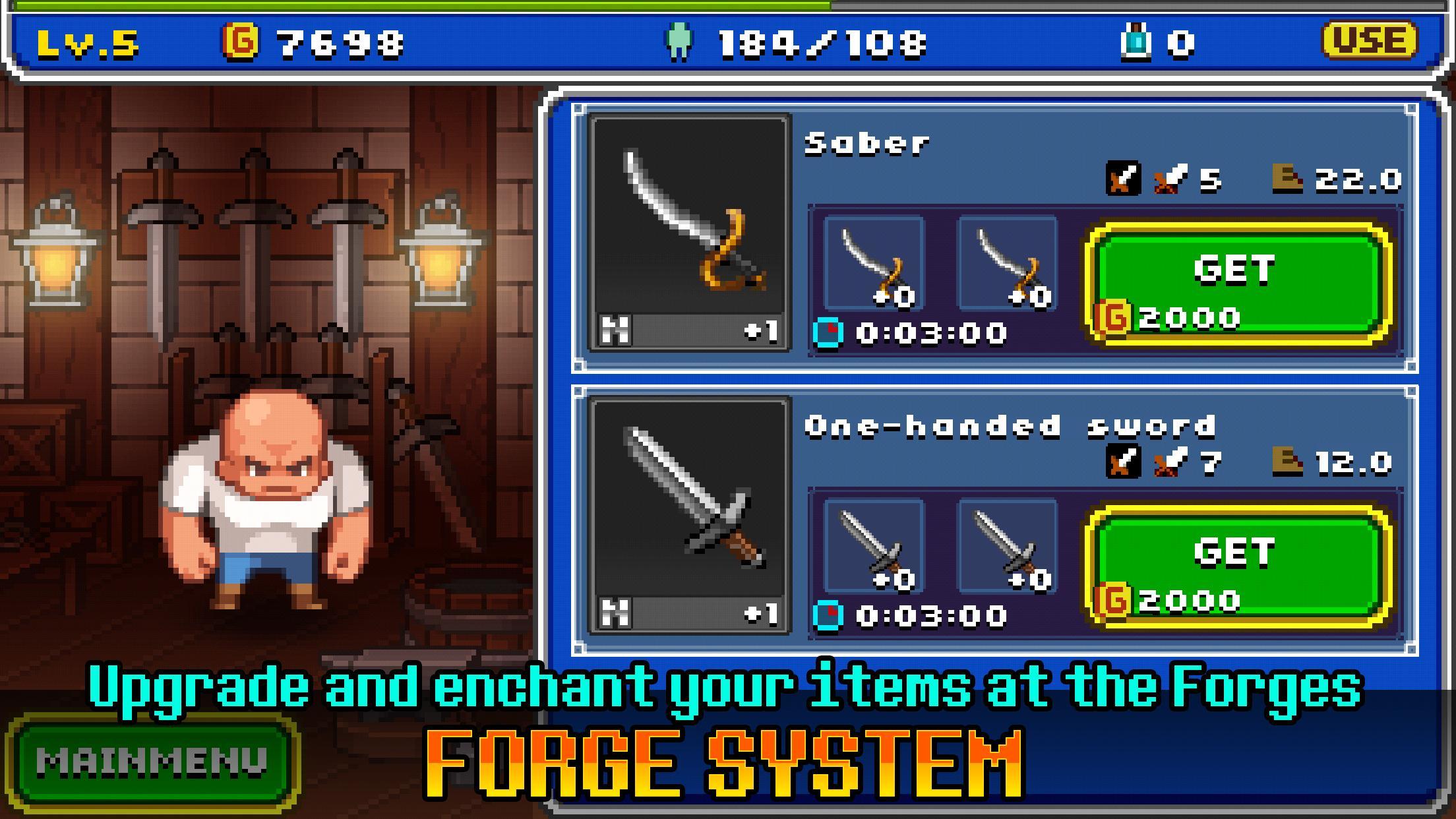The image size is (1456, 819).
Task: Select the weapon type icon beside the Saber
Action: [1124, 178]
